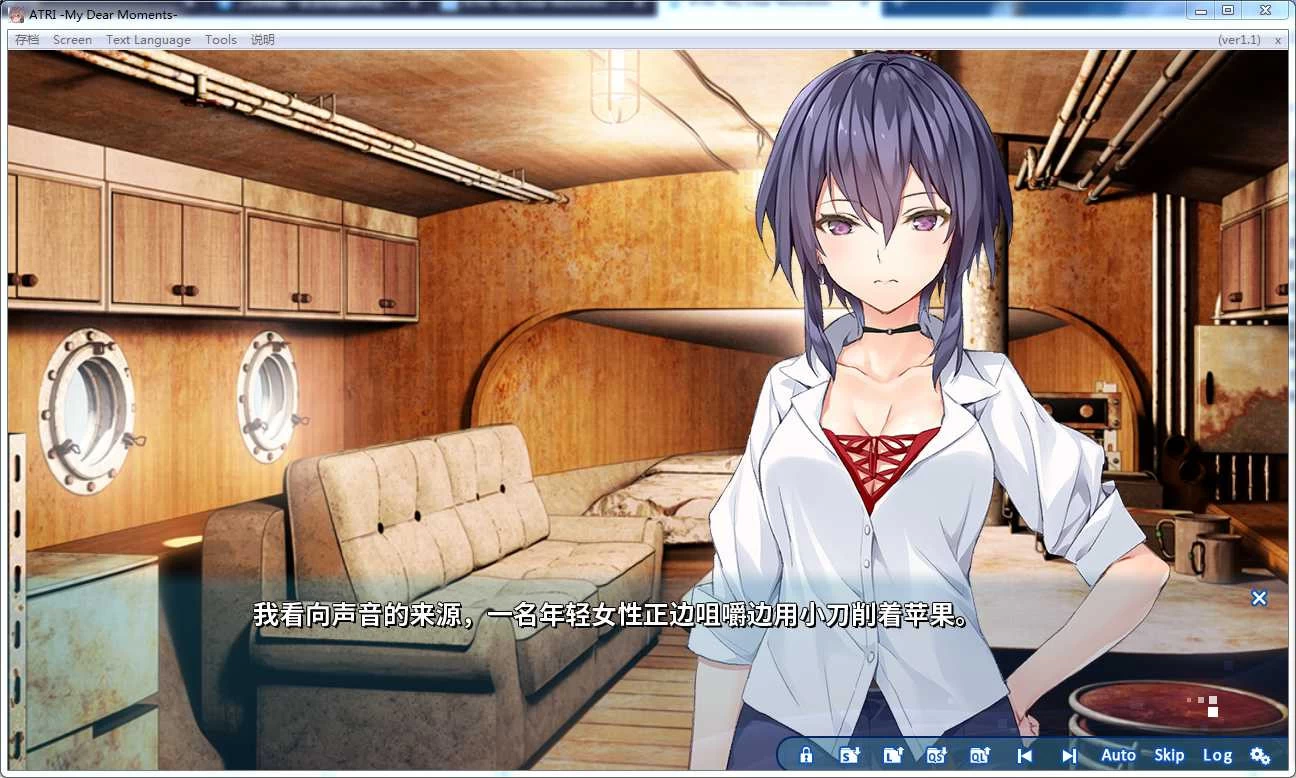Hide the dialogue box using its X button

(x=1258, y=598)
